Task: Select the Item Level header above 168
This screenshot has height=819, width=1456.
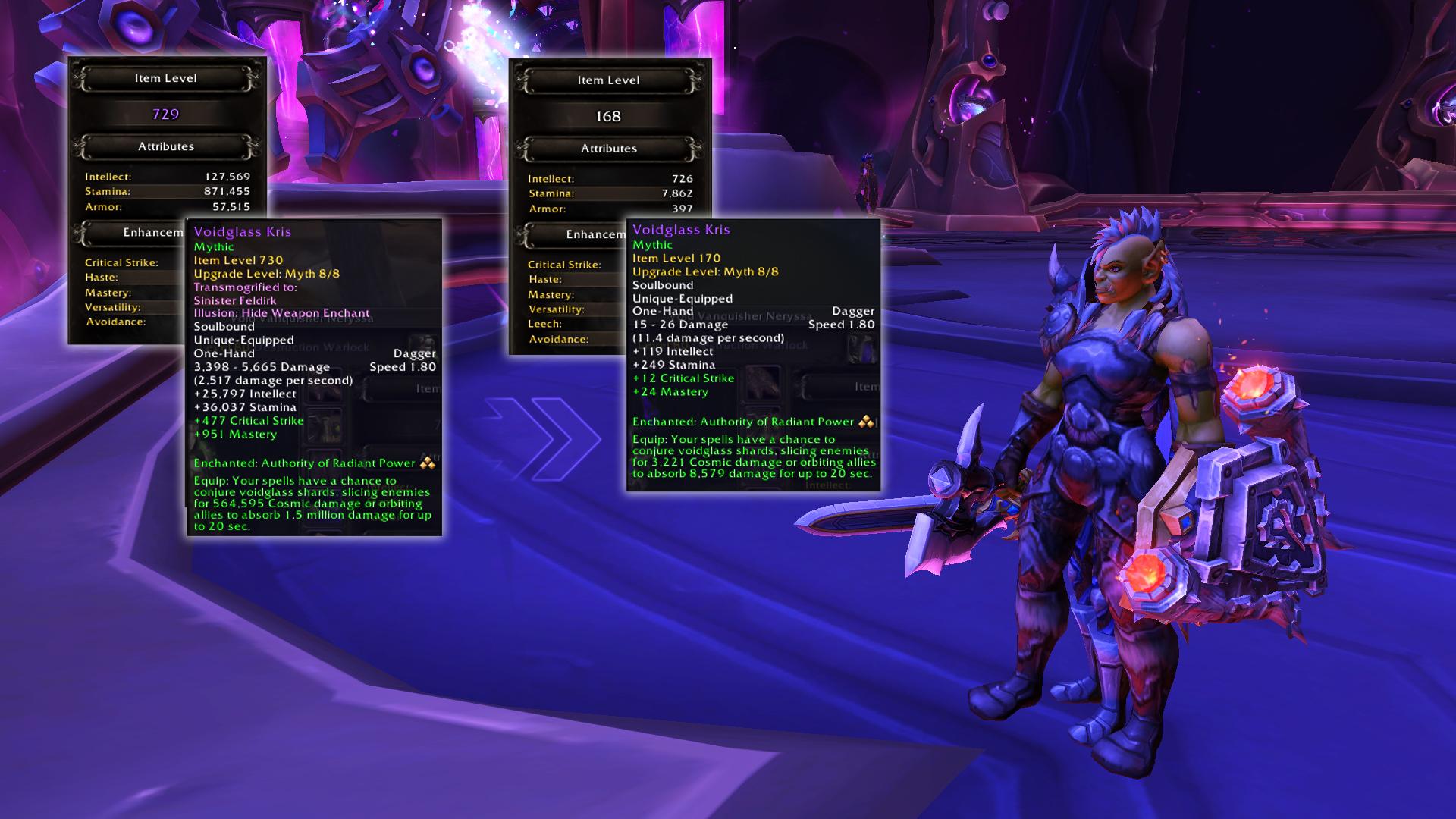Action: pos(609,80)
